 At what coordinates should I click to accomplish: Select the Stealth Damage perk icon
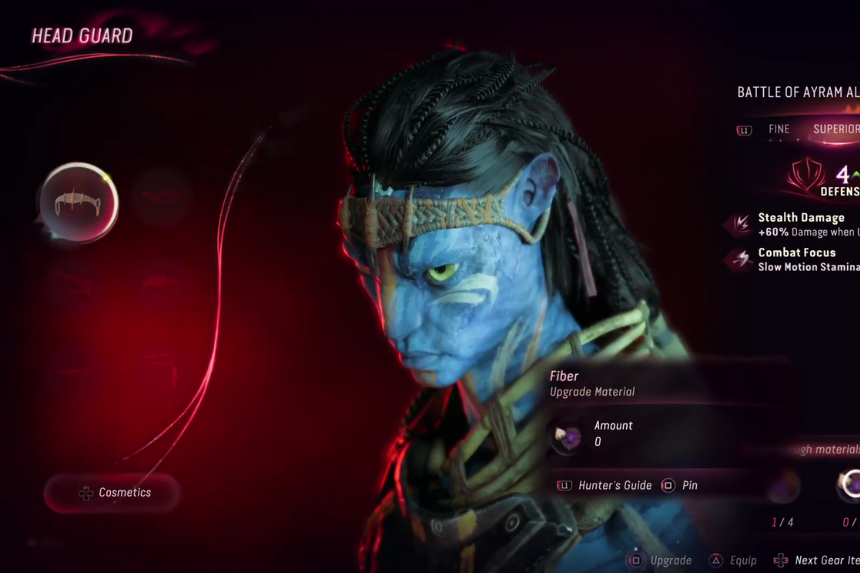click(738, 225)
